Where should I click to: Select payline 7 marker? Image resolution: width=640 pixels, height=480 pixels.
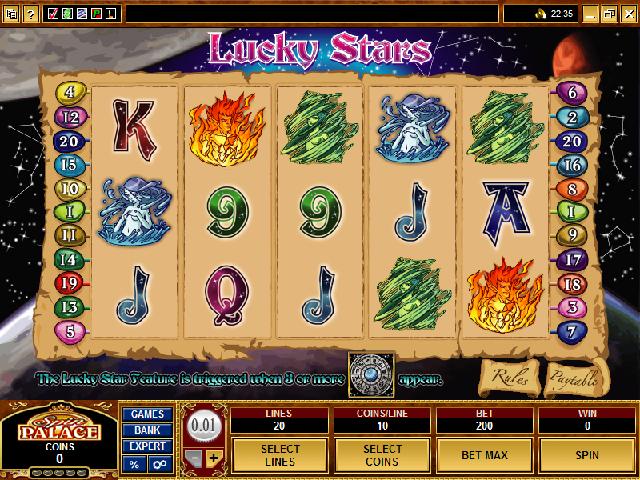coord(569,329)
